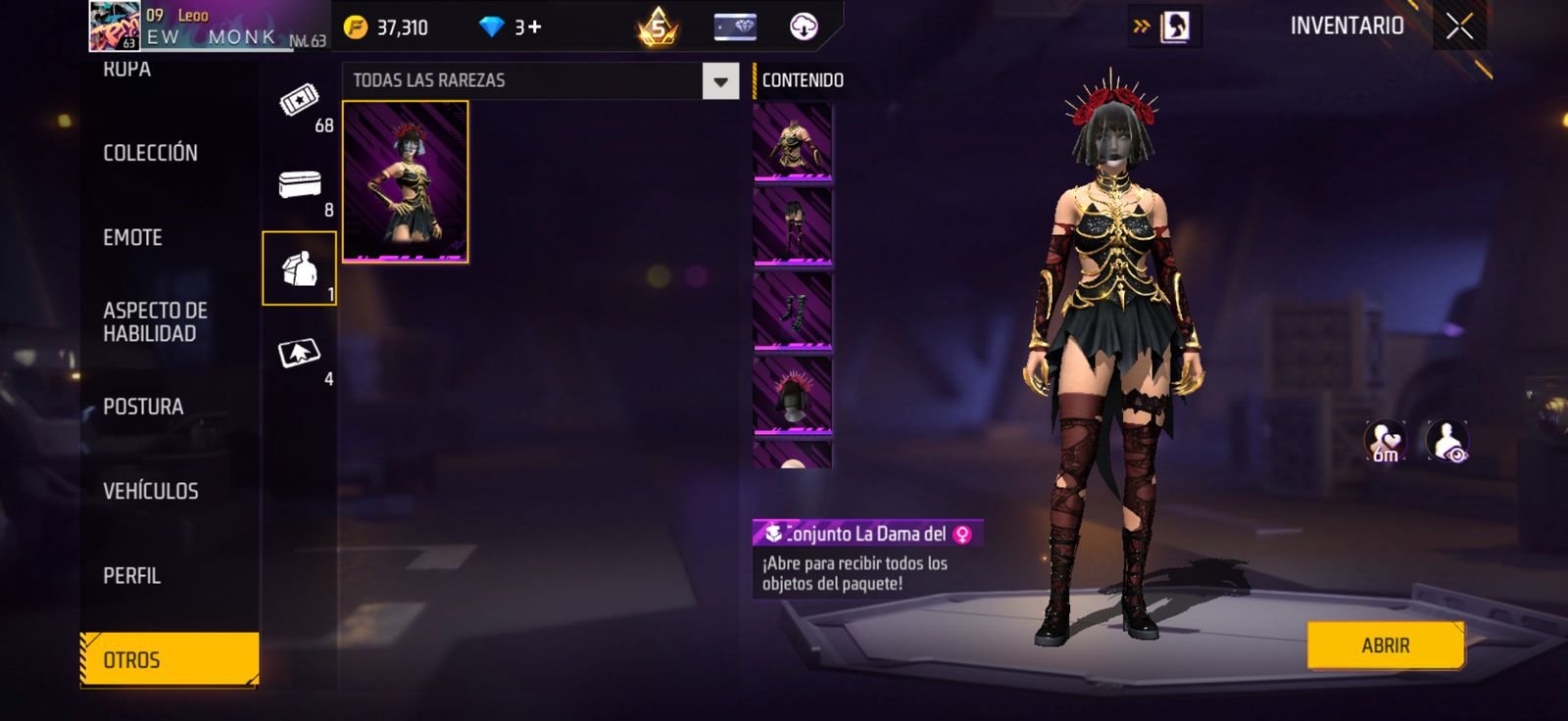The height and width of the screenshot is (721, 1568).
Task: View the rose crown headpiece content item
Action: point(793,395)
